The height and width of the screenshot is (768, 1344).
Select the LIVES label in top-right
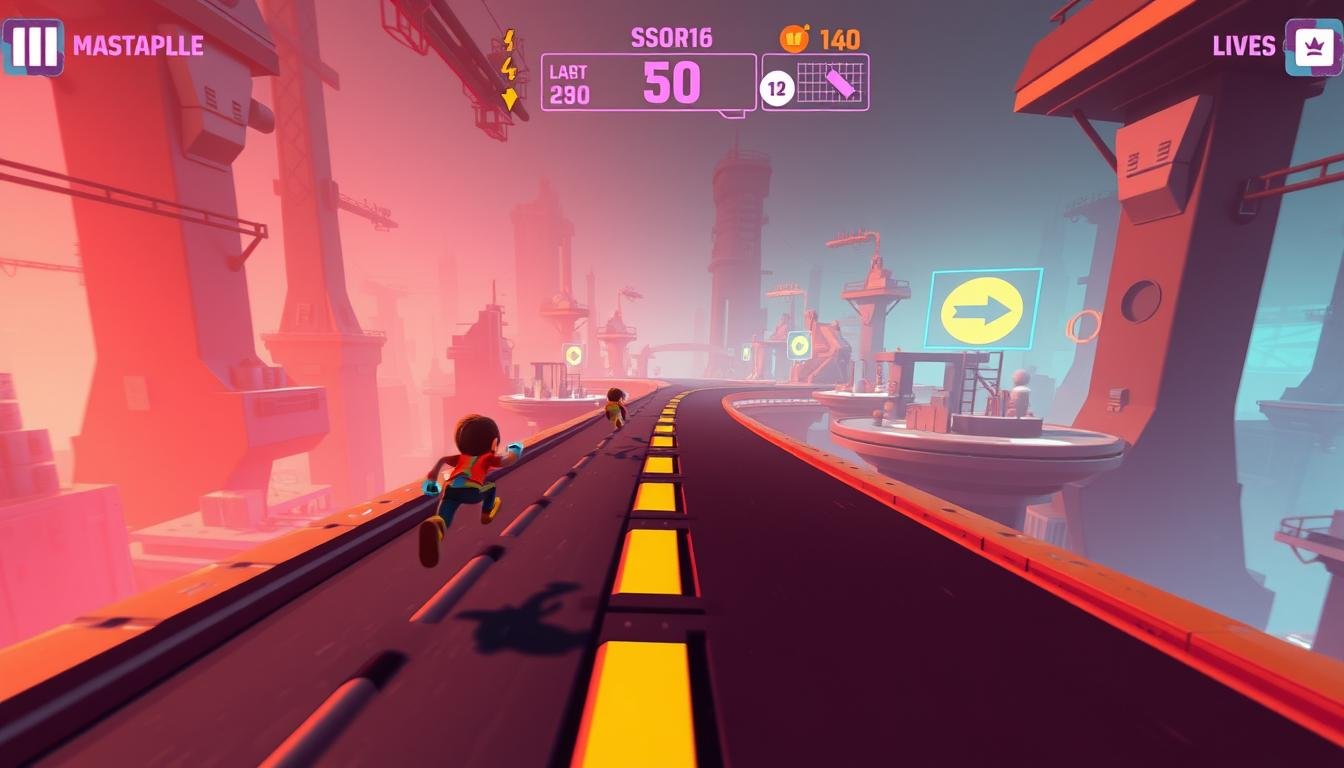[x=1244, y=44]
